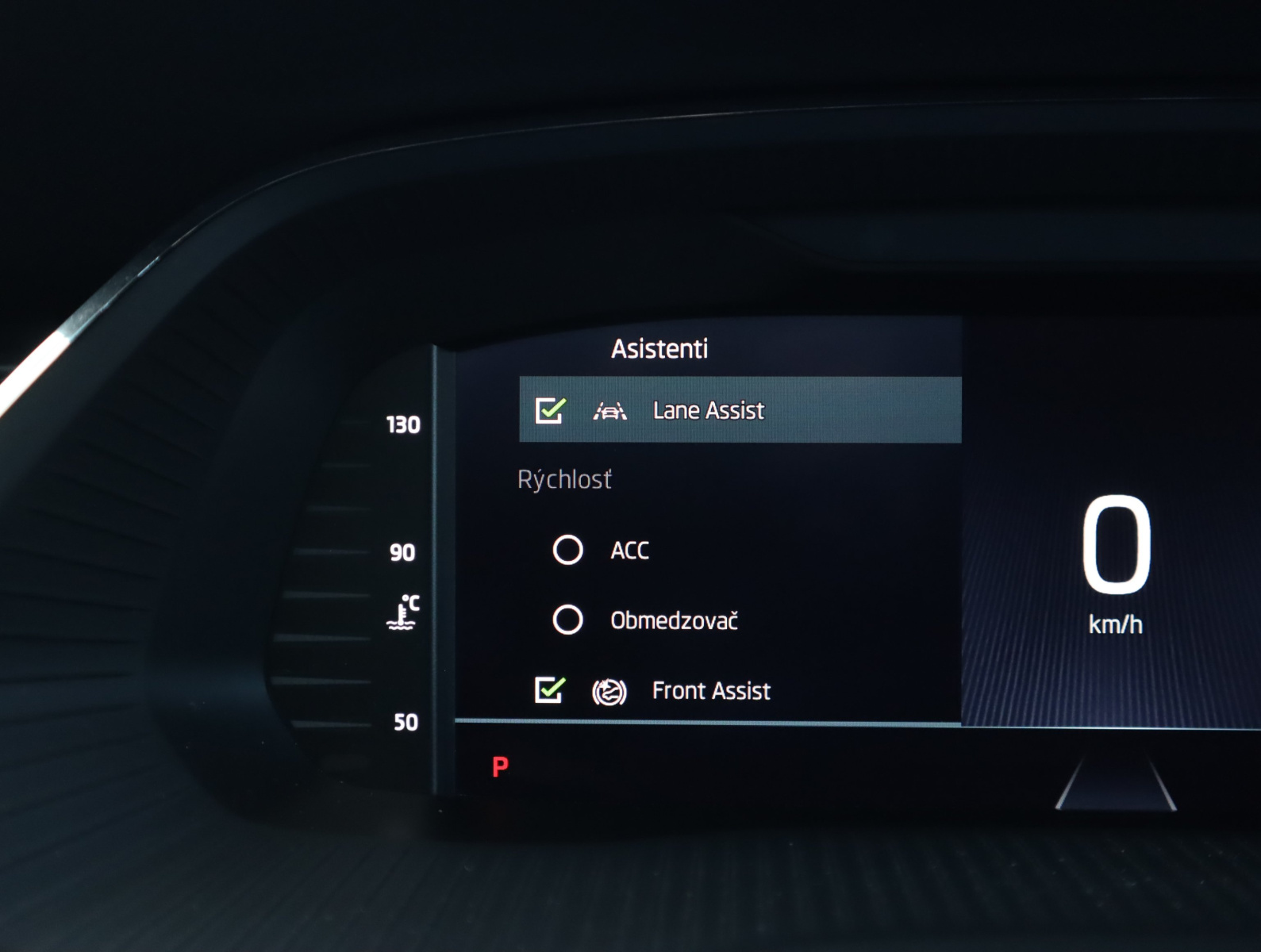
Task: Uncheck the Front Assist checkbox
Action: pyautogui.click(x=549, y=690)
